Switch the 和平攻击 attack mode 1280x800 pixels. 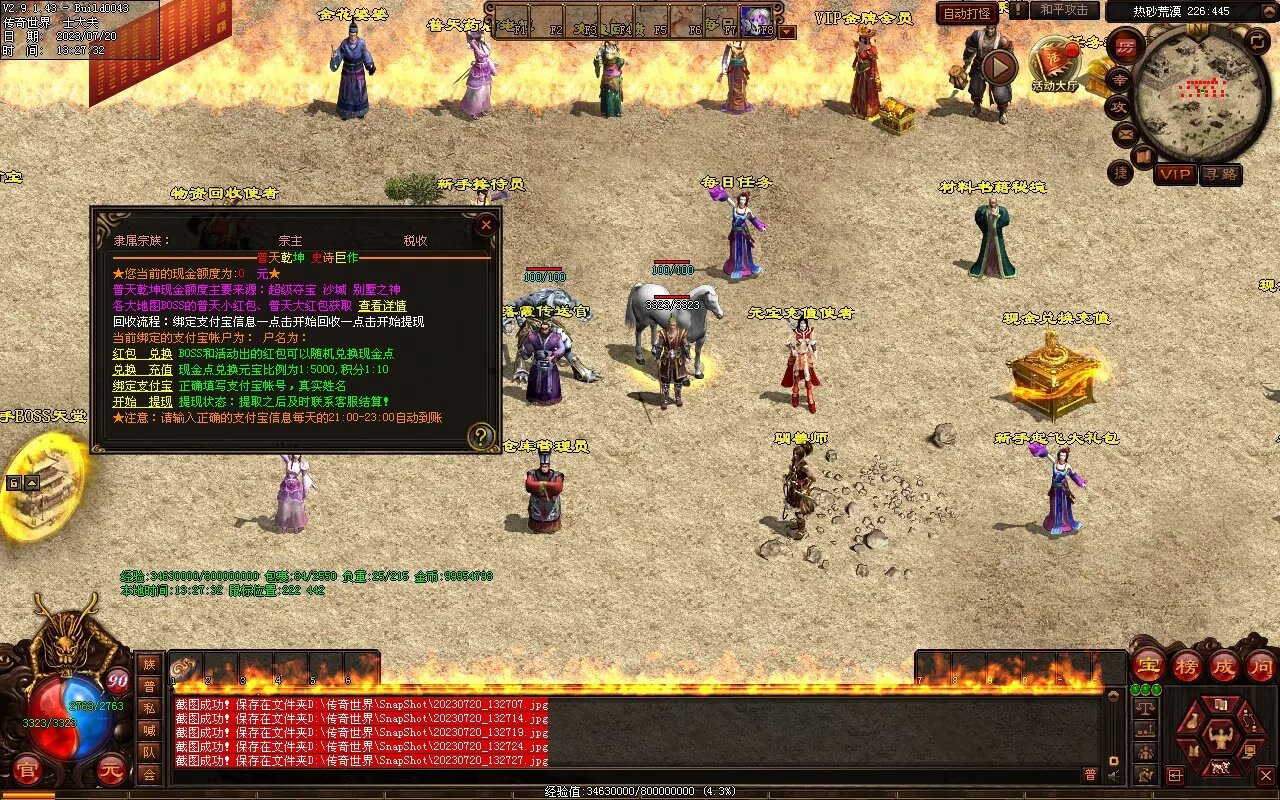point(1064,10)
